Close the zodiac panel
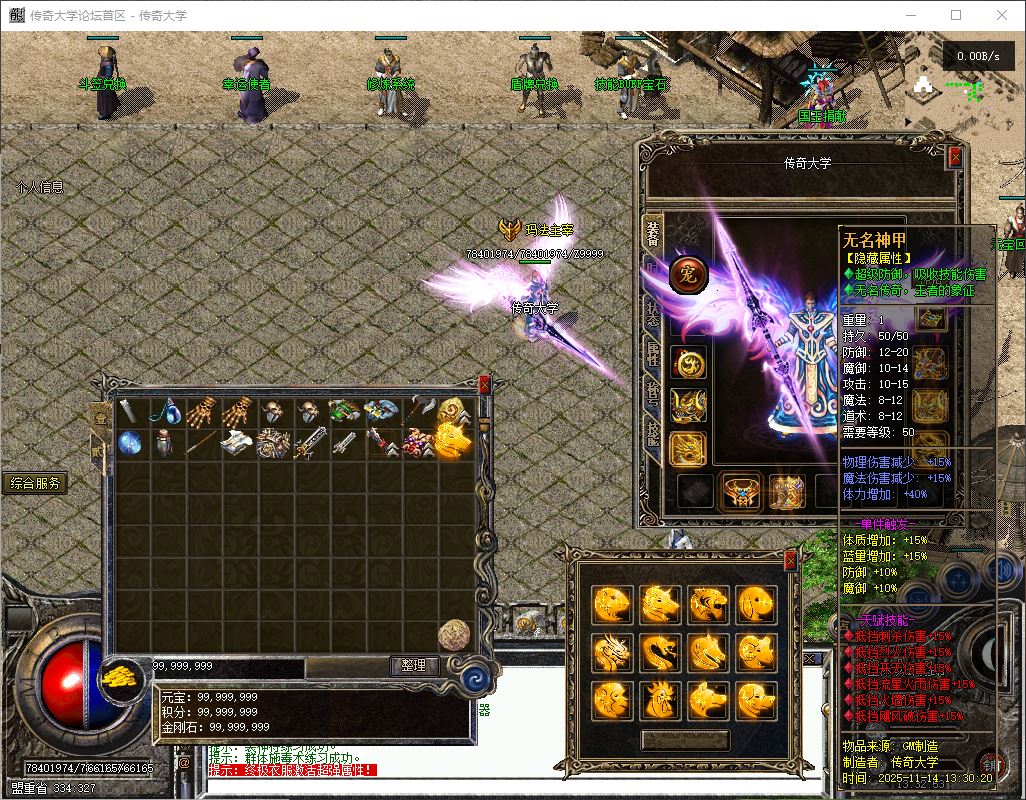The height and width of the screenshot is (800, 1026). [791, 559]
